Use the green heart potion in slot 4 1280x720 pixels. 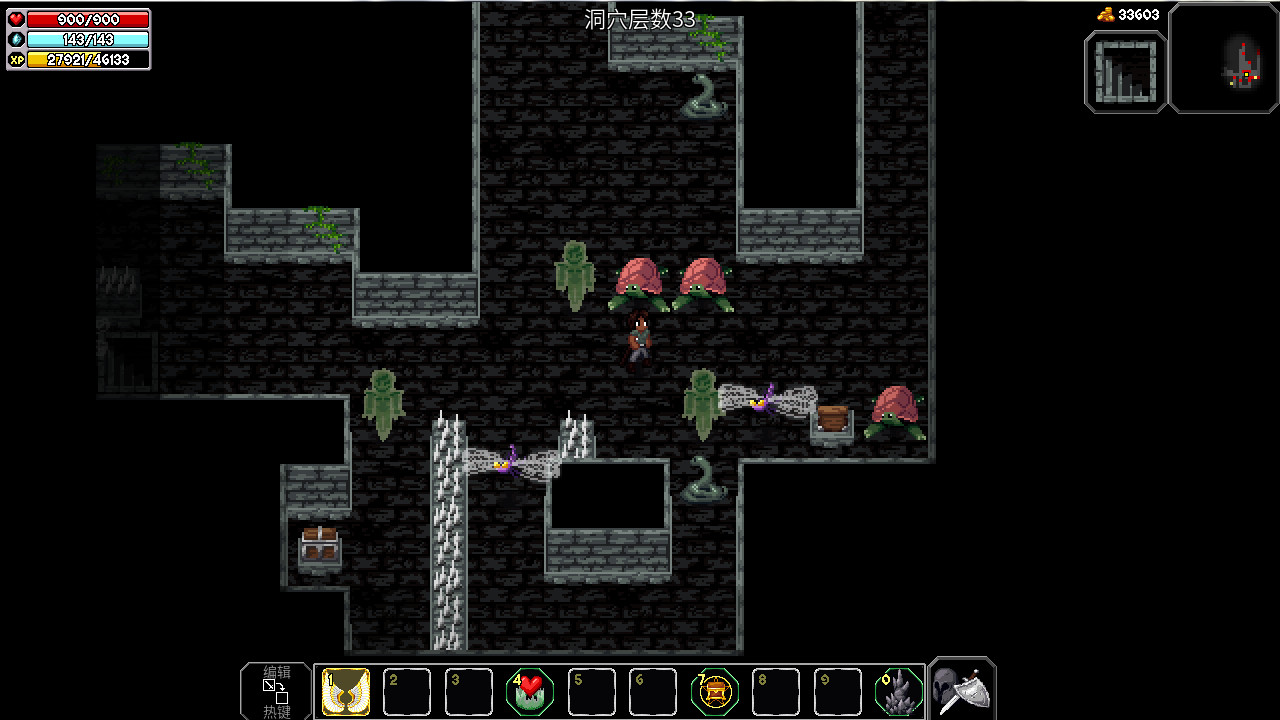pos(529,690)
